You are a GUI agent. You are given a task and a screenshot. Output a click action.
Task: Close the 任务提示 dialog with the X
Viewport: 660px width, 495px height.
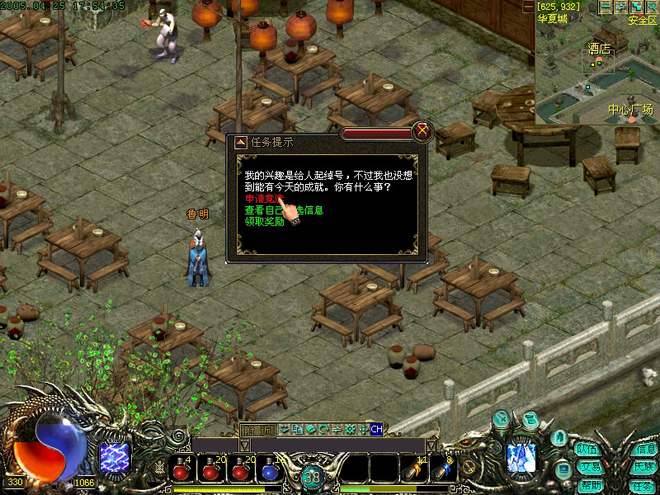click(422, 130)
